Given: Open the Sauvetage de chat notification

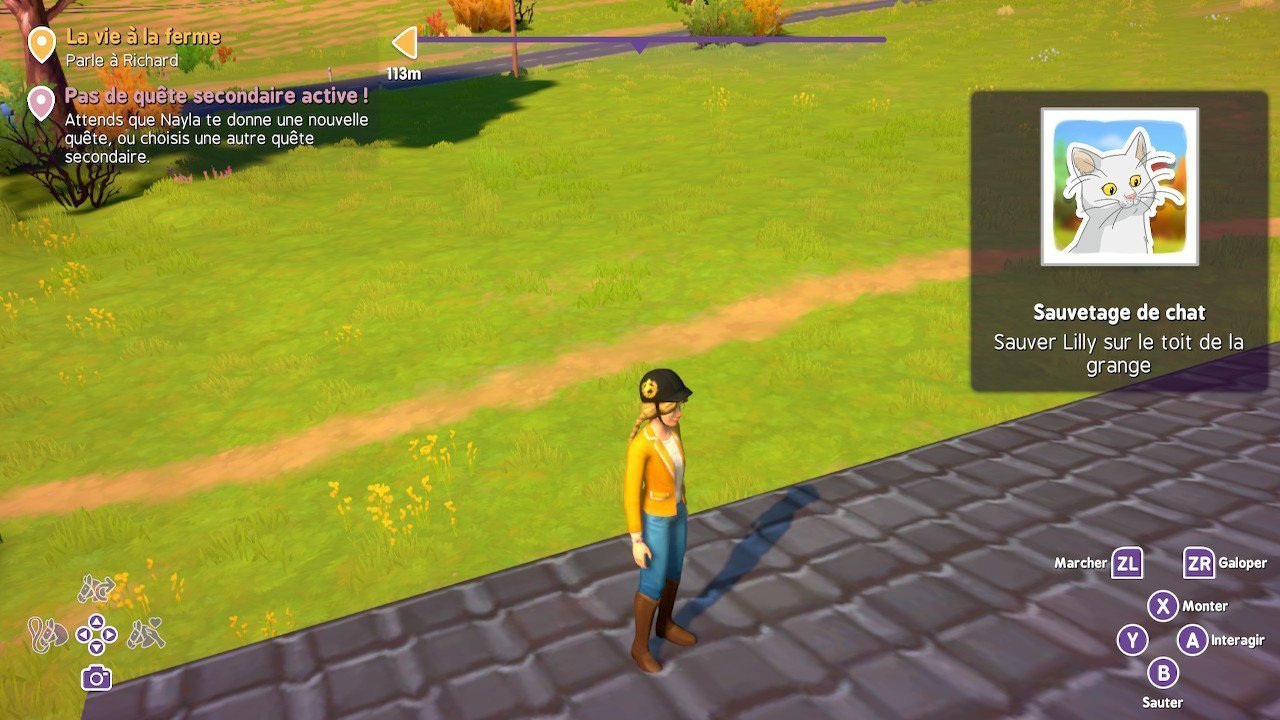Looking at the screenshot, I should pyautogui.click(x=1119, y=313).
